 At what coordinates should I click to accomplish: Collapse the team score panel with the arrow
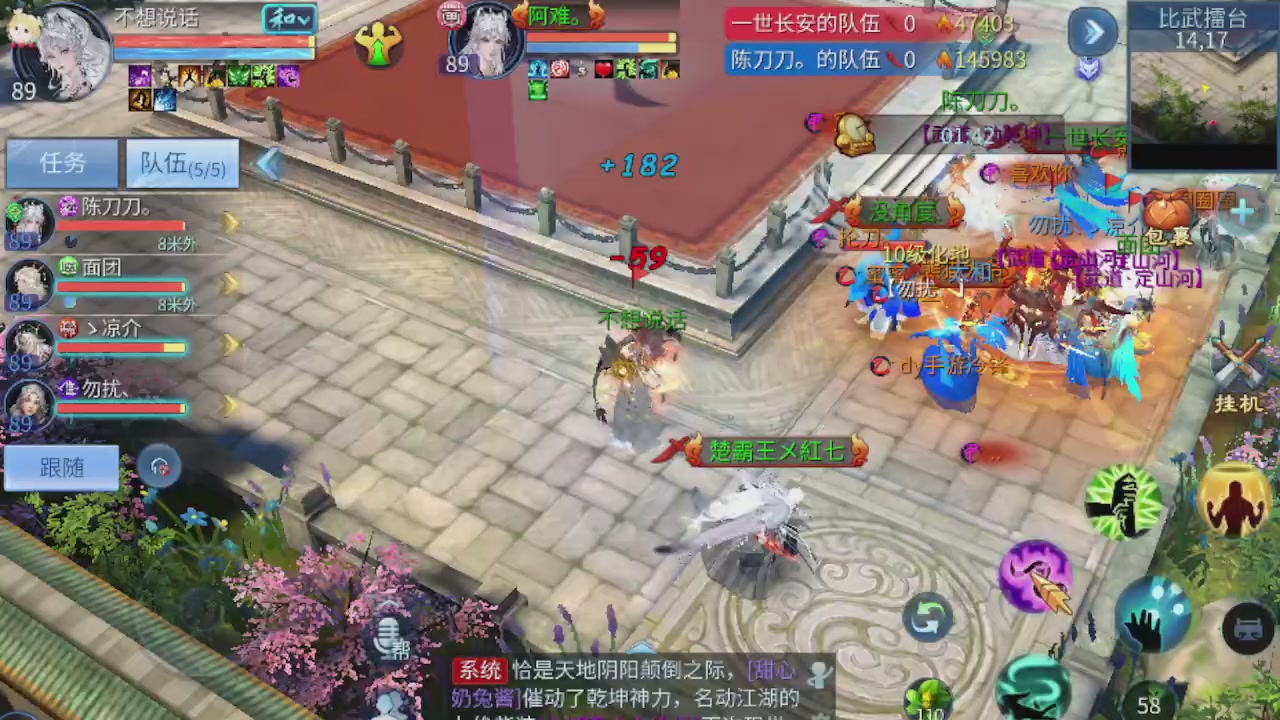[1092, 31]
